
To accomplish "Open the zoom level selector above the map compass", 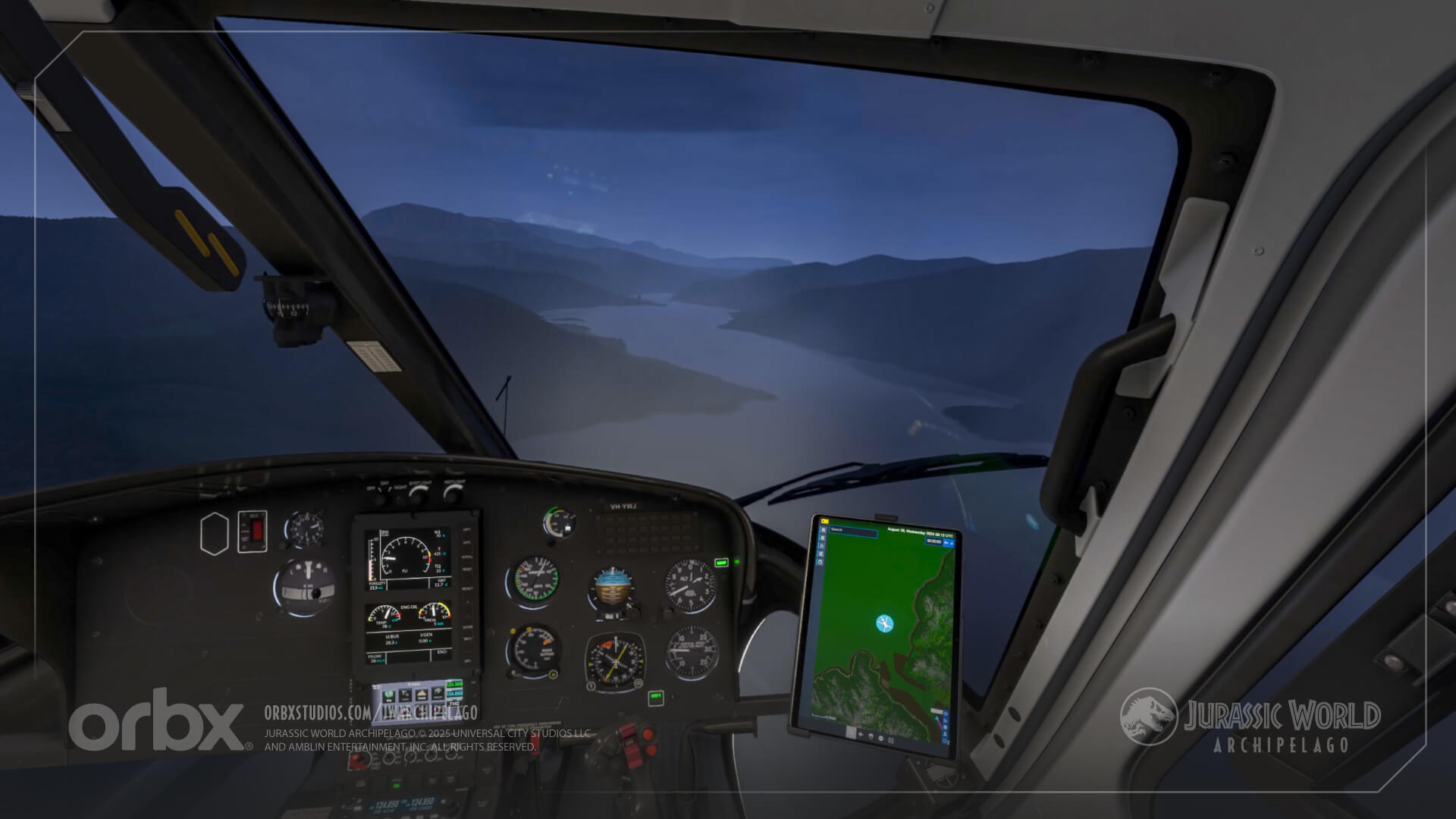I will point(937,710).
